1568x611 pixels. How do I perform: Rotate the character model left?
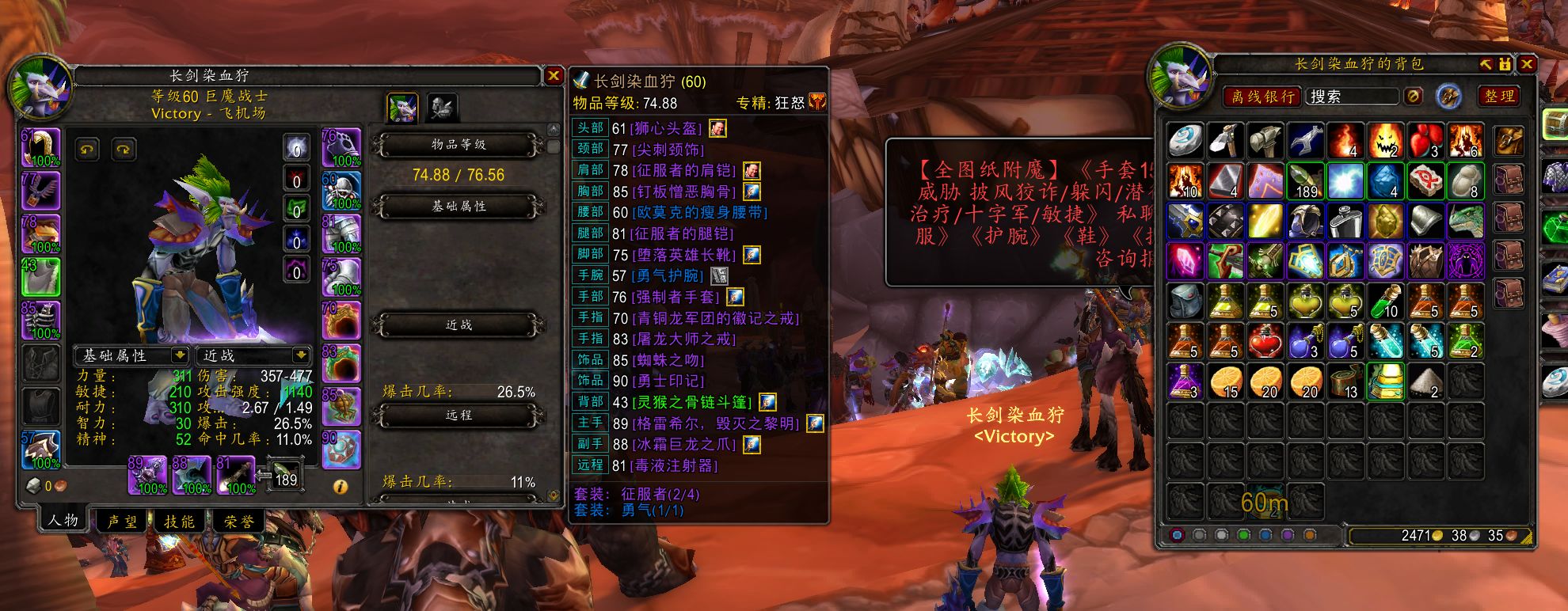pos(87,149)
